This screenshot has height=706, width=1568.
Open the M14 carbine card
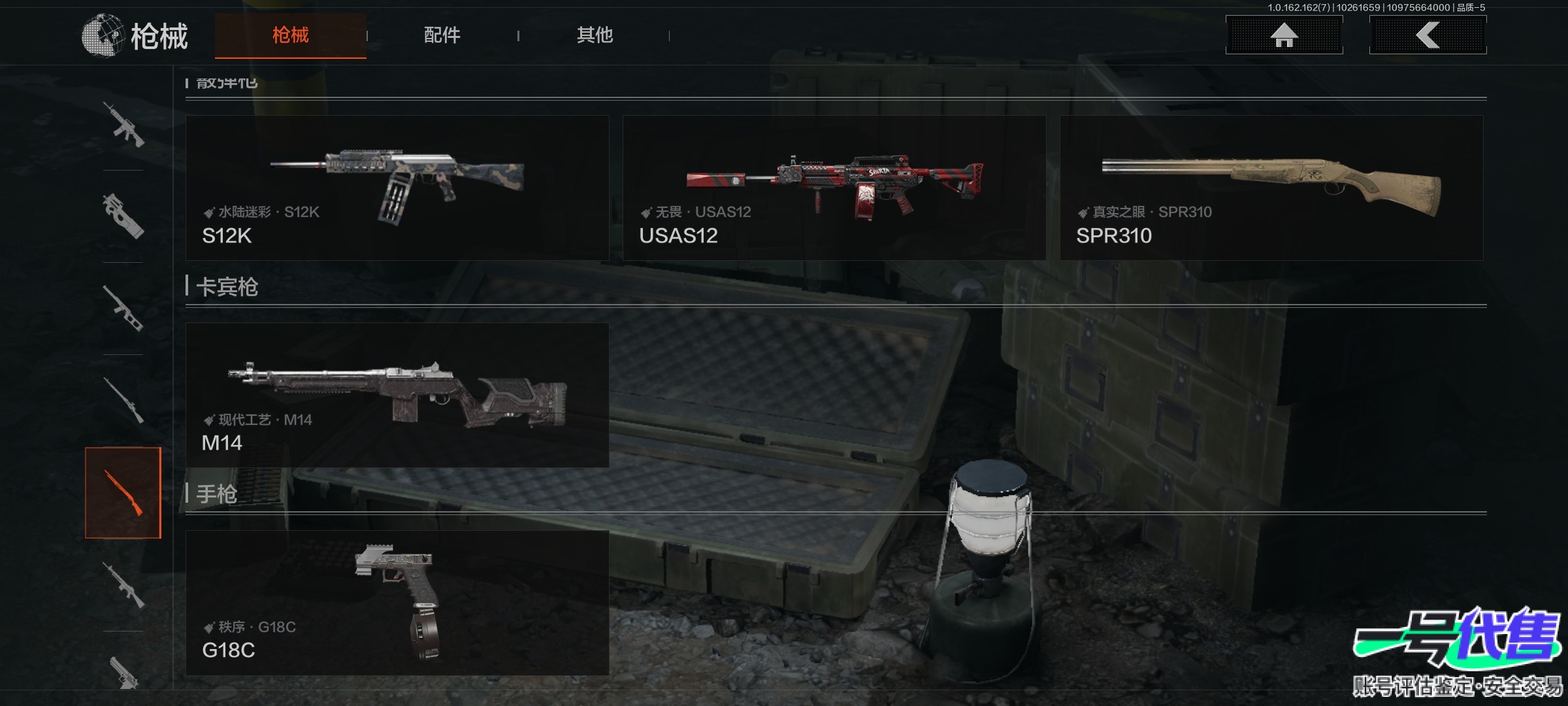(397, 395)
